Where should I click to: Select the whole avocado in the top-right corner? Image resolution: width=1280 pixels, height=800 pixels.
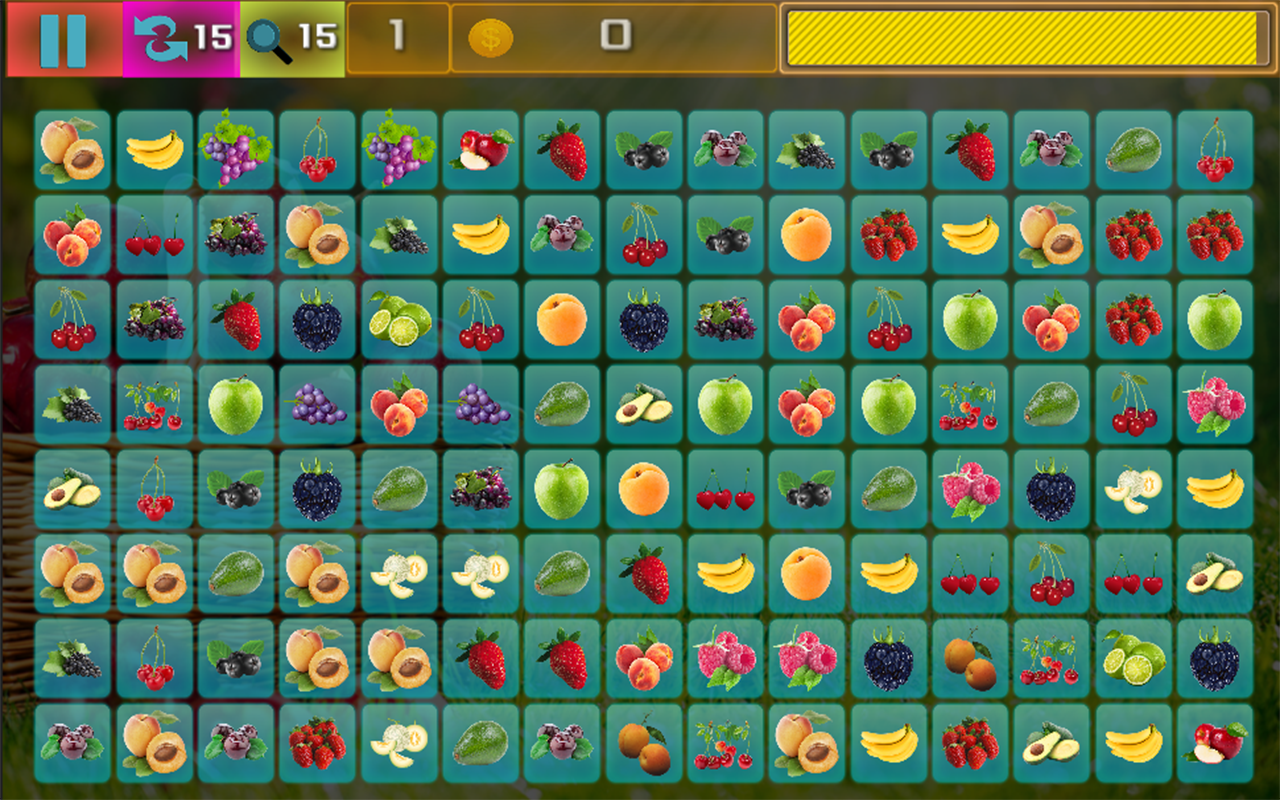tap(1133, 150)
